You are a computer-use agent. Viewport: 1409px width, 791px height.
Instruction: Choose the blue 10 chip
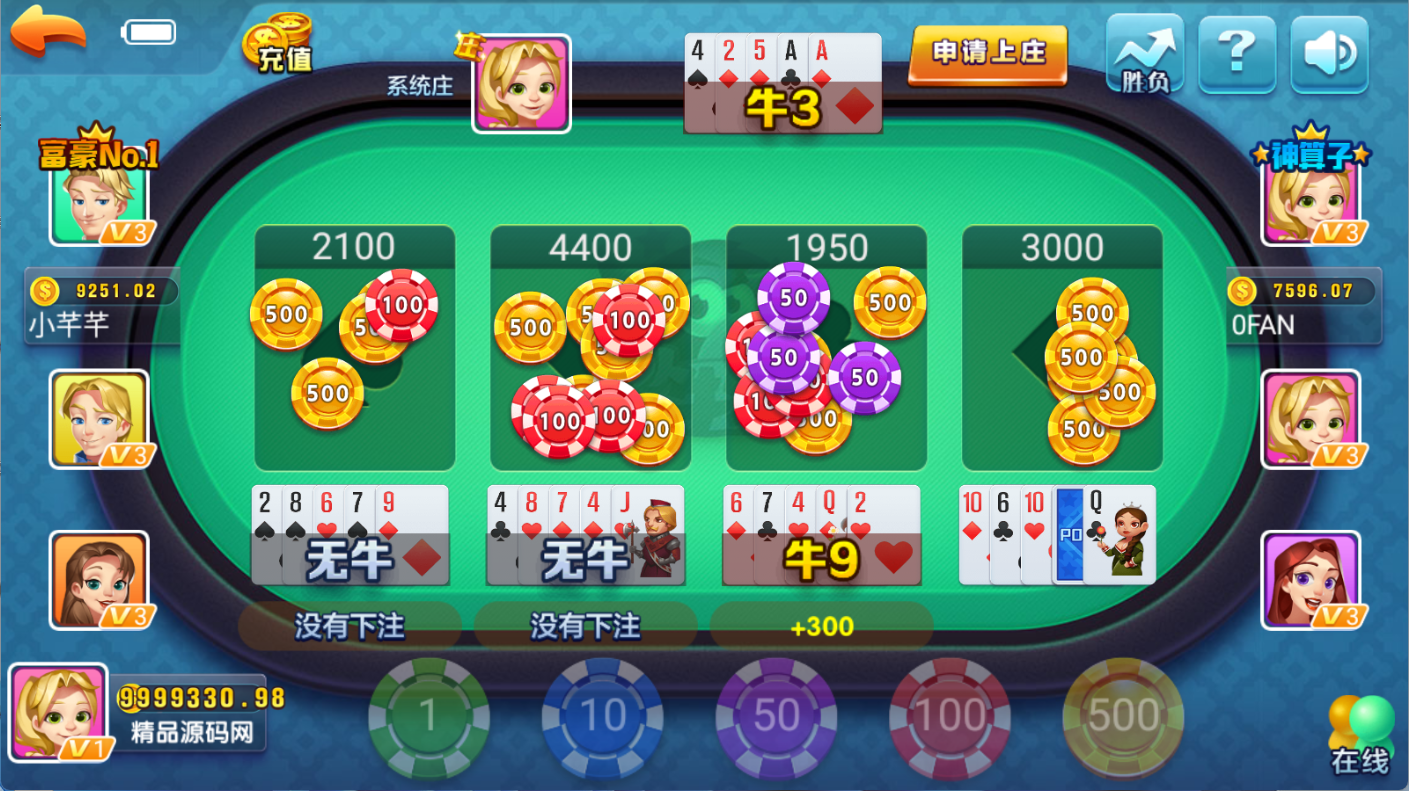pos(602,716)
